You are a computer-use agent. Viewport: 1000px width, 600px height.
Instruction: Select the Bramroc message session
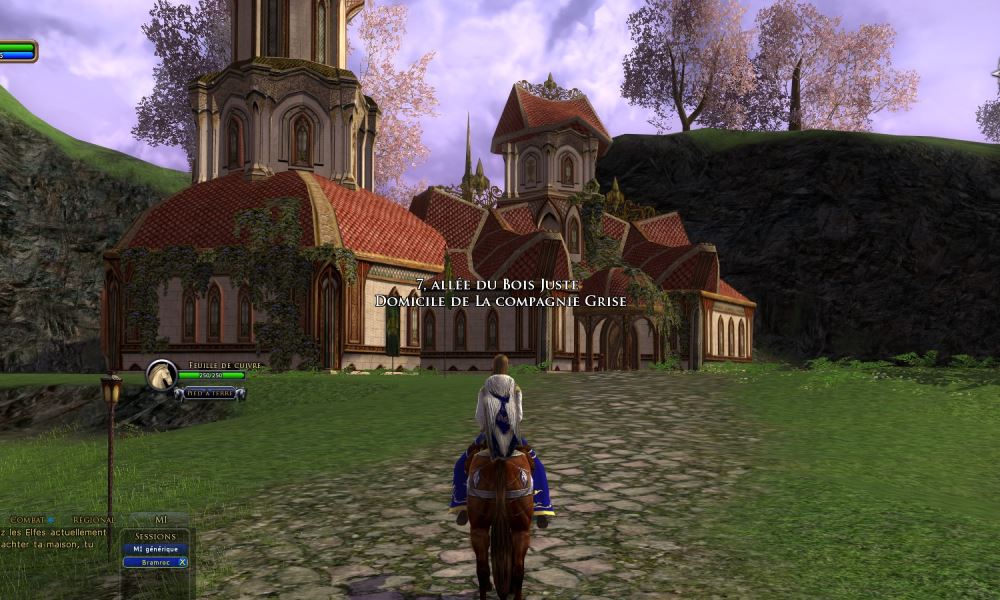tap(148, 562)
